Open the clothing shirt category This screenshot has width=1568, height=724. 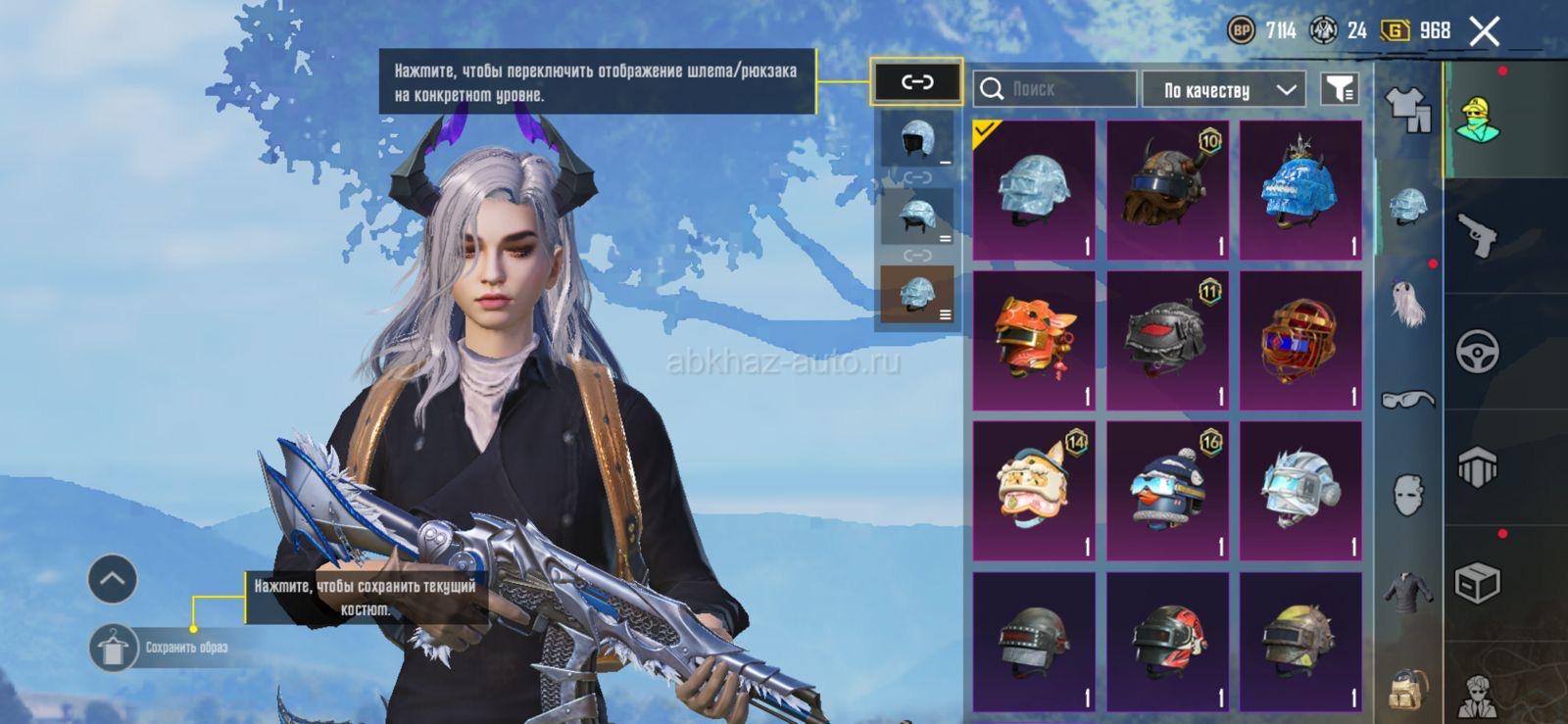click(x=1408, y=108)
